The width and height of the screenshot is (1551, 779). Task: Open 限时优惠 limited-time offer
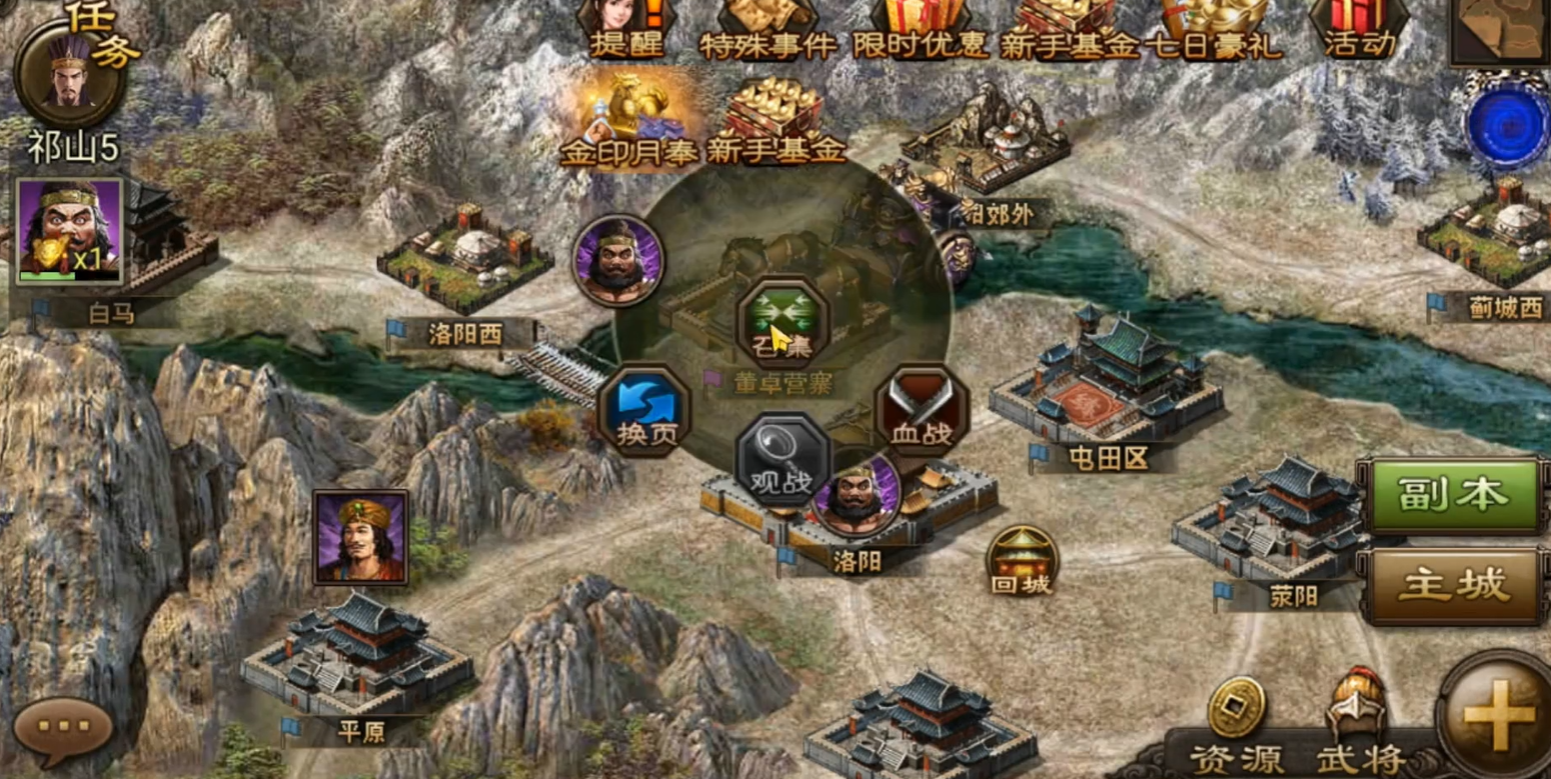920,27
